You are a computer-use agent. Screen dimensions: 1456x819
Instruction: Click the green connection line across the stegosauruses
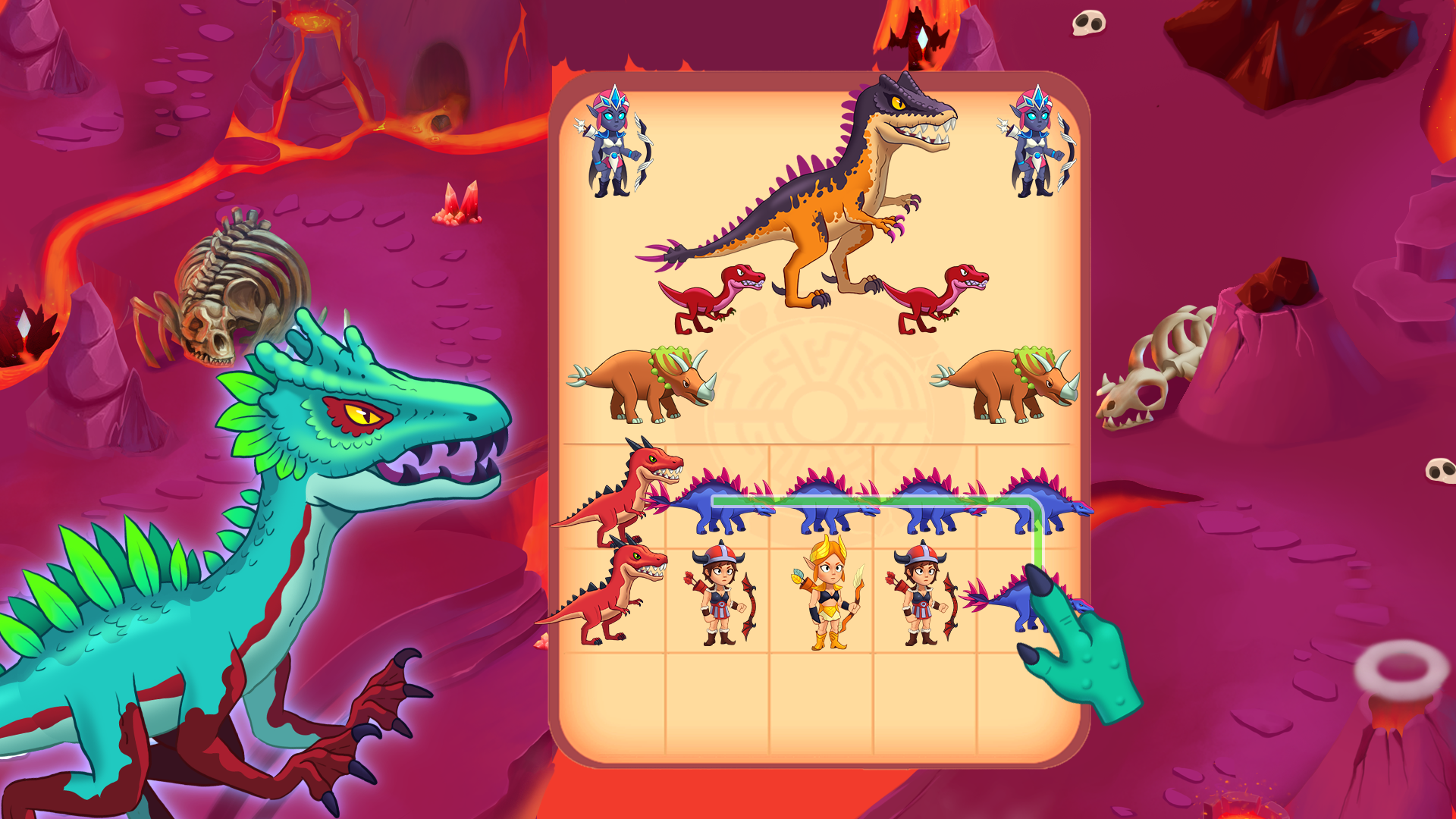872,500
